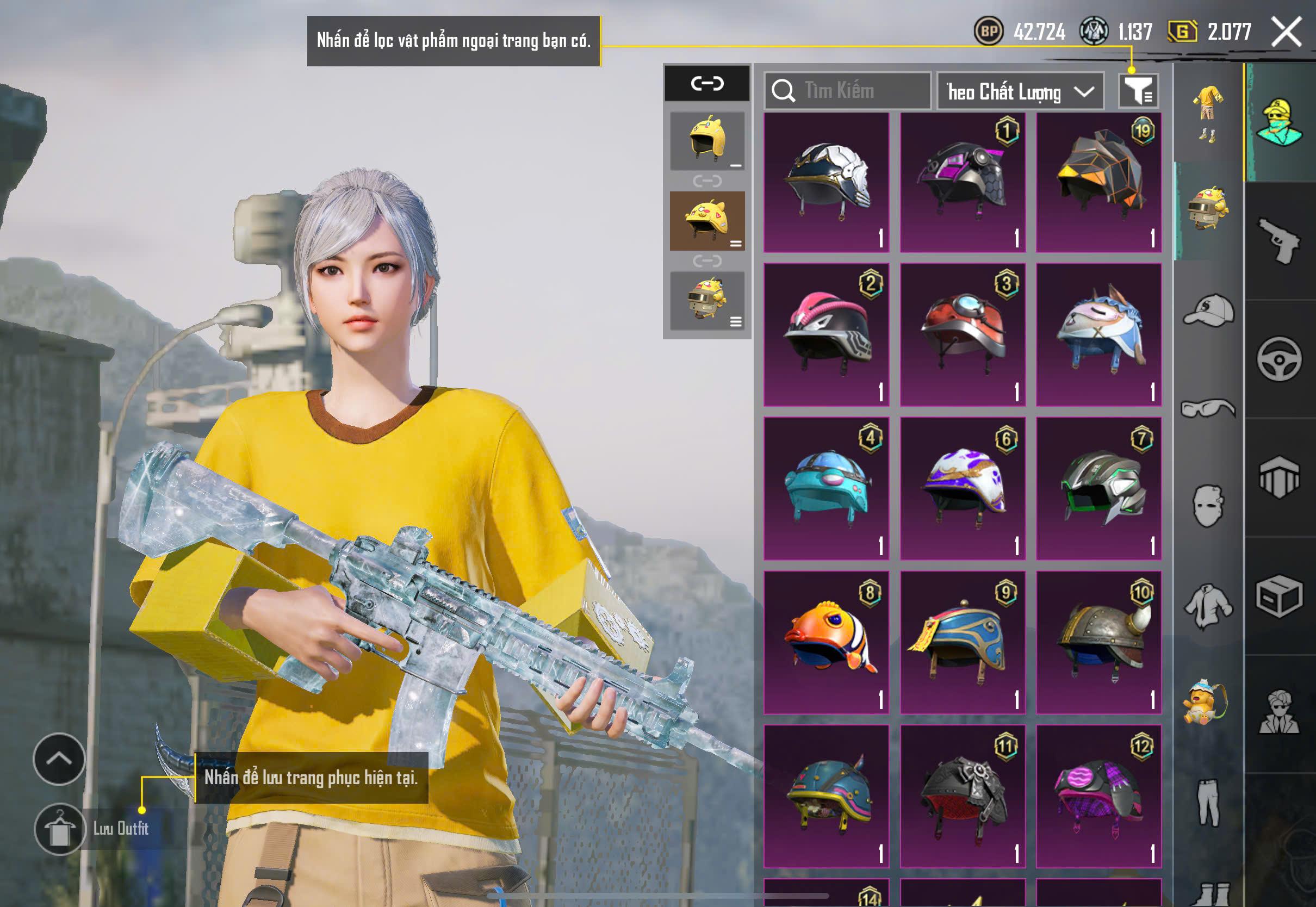The height and width of the screenshot is (907, 1316).
Task: Switch to the steering wheel vehicle tab
Action: [1280, 359]
